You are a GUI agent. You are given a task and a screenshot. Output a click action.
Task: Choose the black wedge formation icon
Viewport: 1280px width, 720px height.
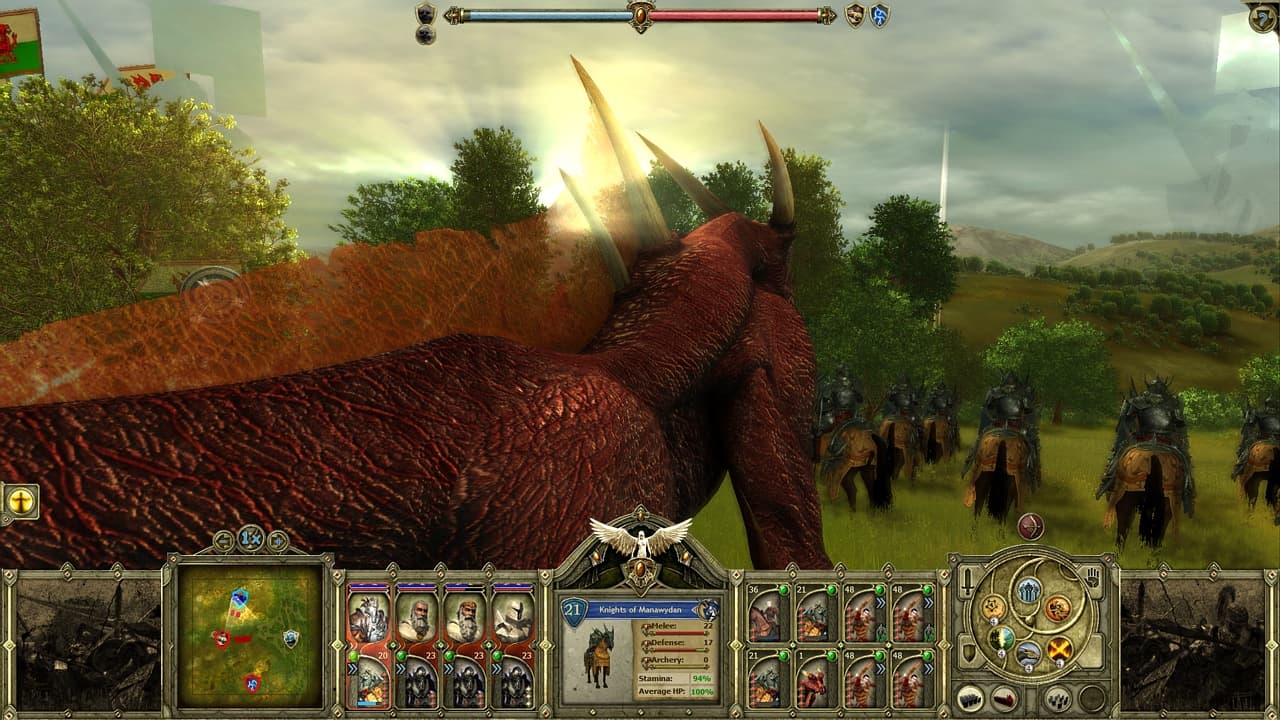coord(969,698)
